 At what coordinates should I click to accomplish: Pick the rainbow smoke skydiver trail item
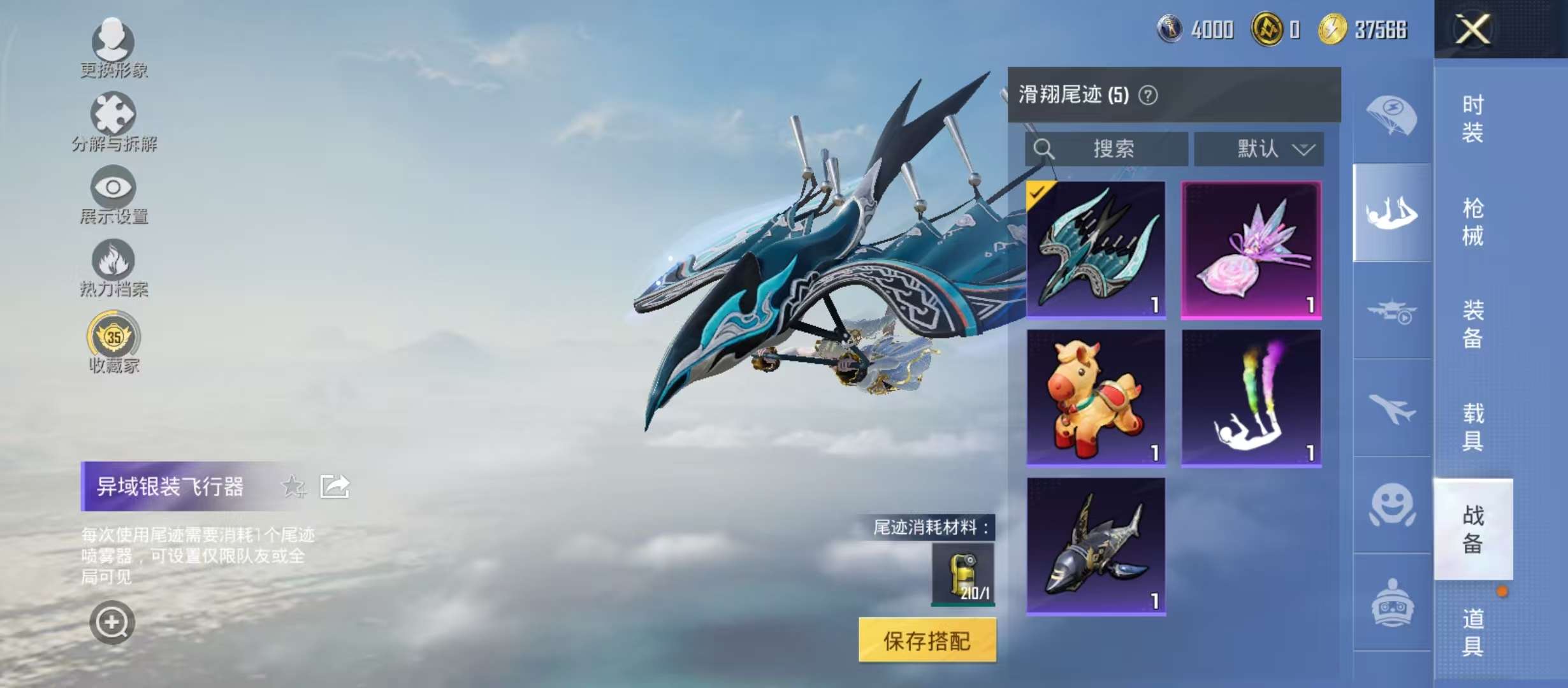[1251, 398]
